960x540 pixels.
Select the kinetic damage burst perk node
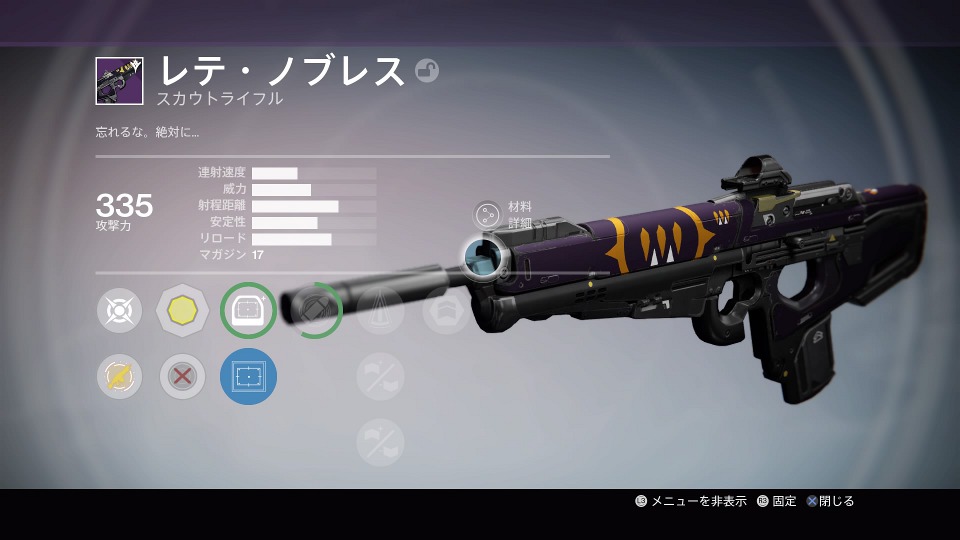coord(120,311)
